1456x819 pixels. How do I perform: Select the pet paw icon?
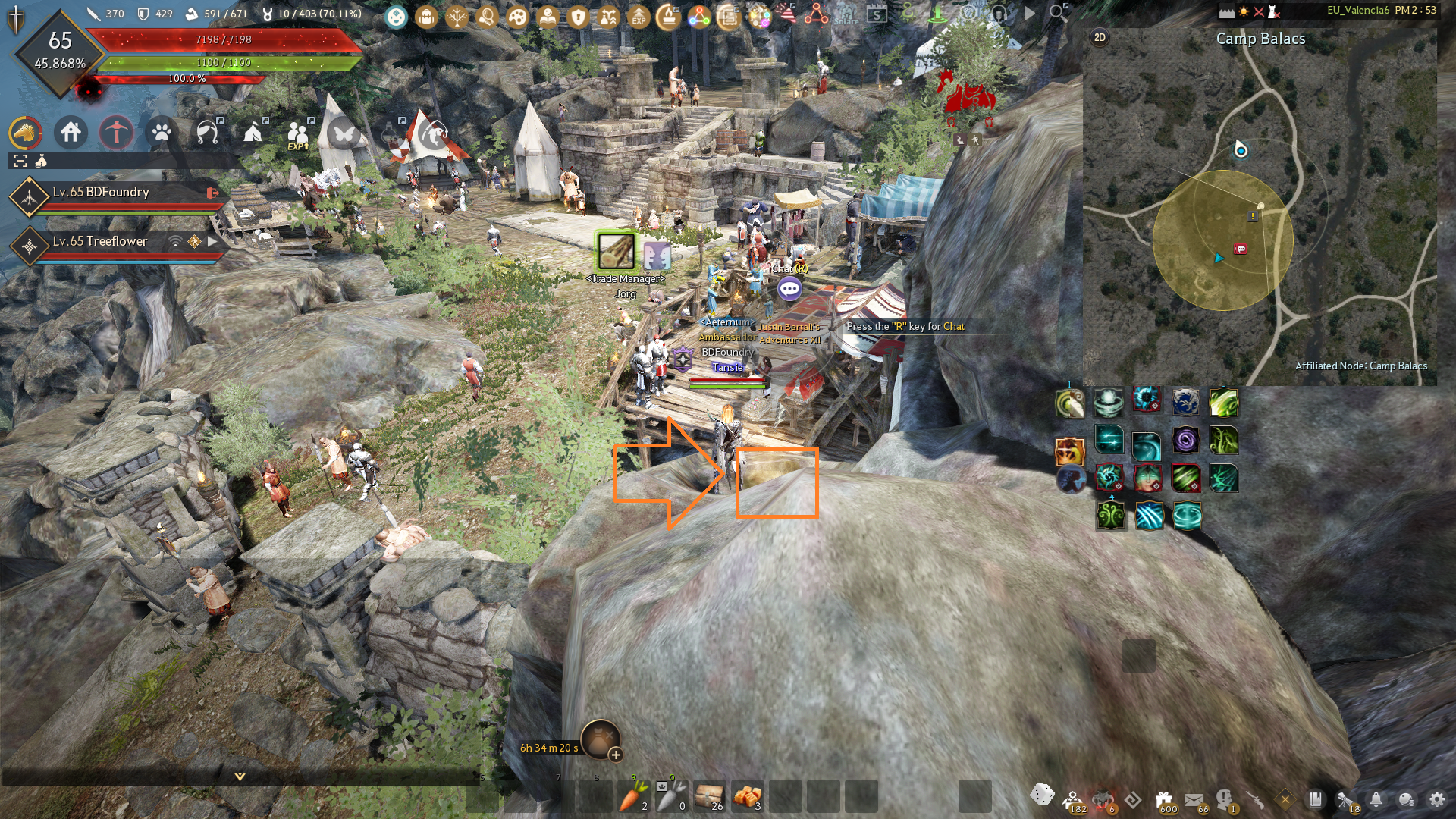tap(162, 133)
